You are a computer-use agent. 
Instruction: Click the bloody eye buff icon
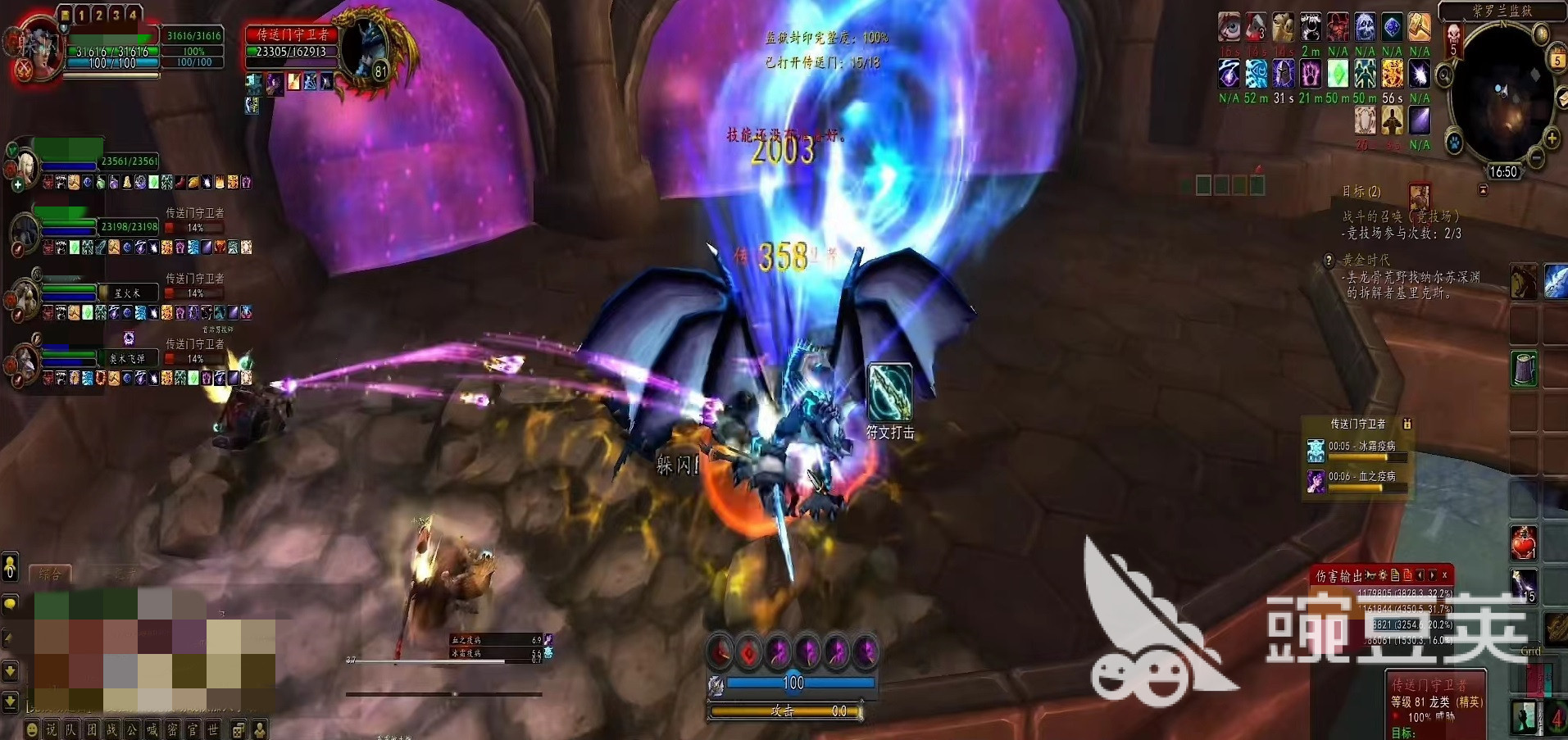click(x=1229, y=27)
